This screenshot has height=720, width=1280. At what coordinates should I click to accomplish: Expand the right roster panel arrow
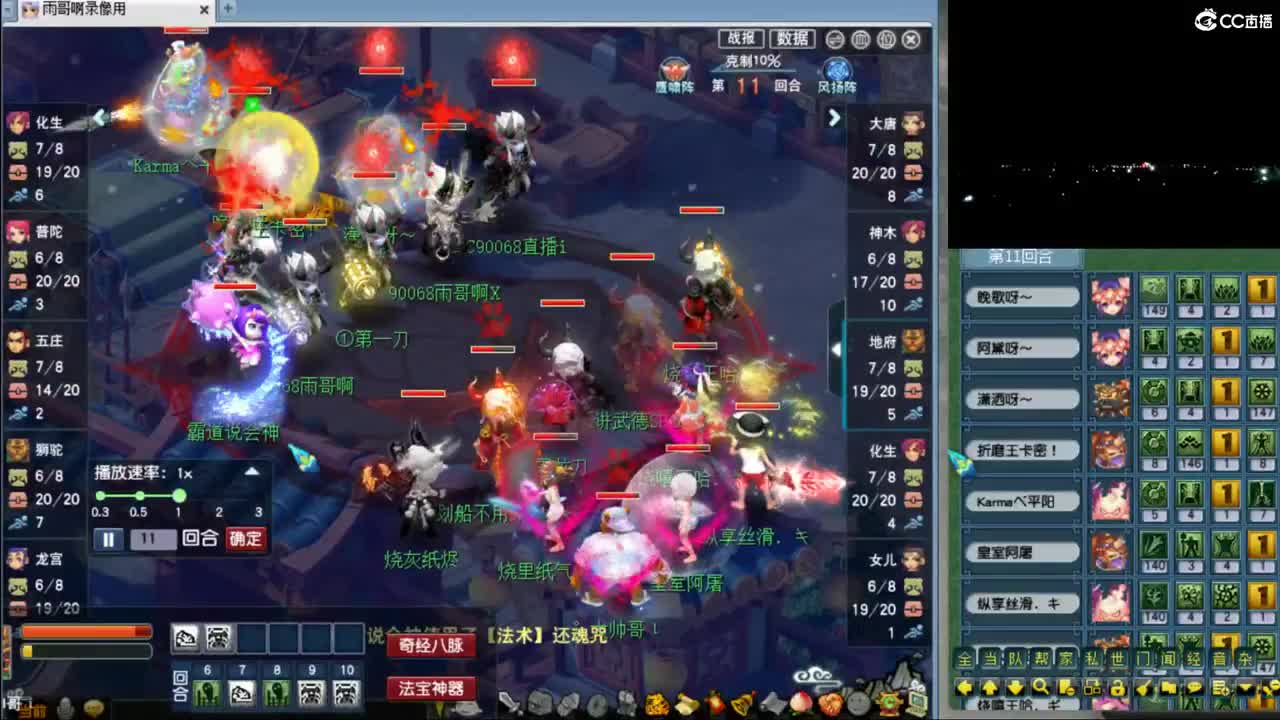(x=836, y=117)
